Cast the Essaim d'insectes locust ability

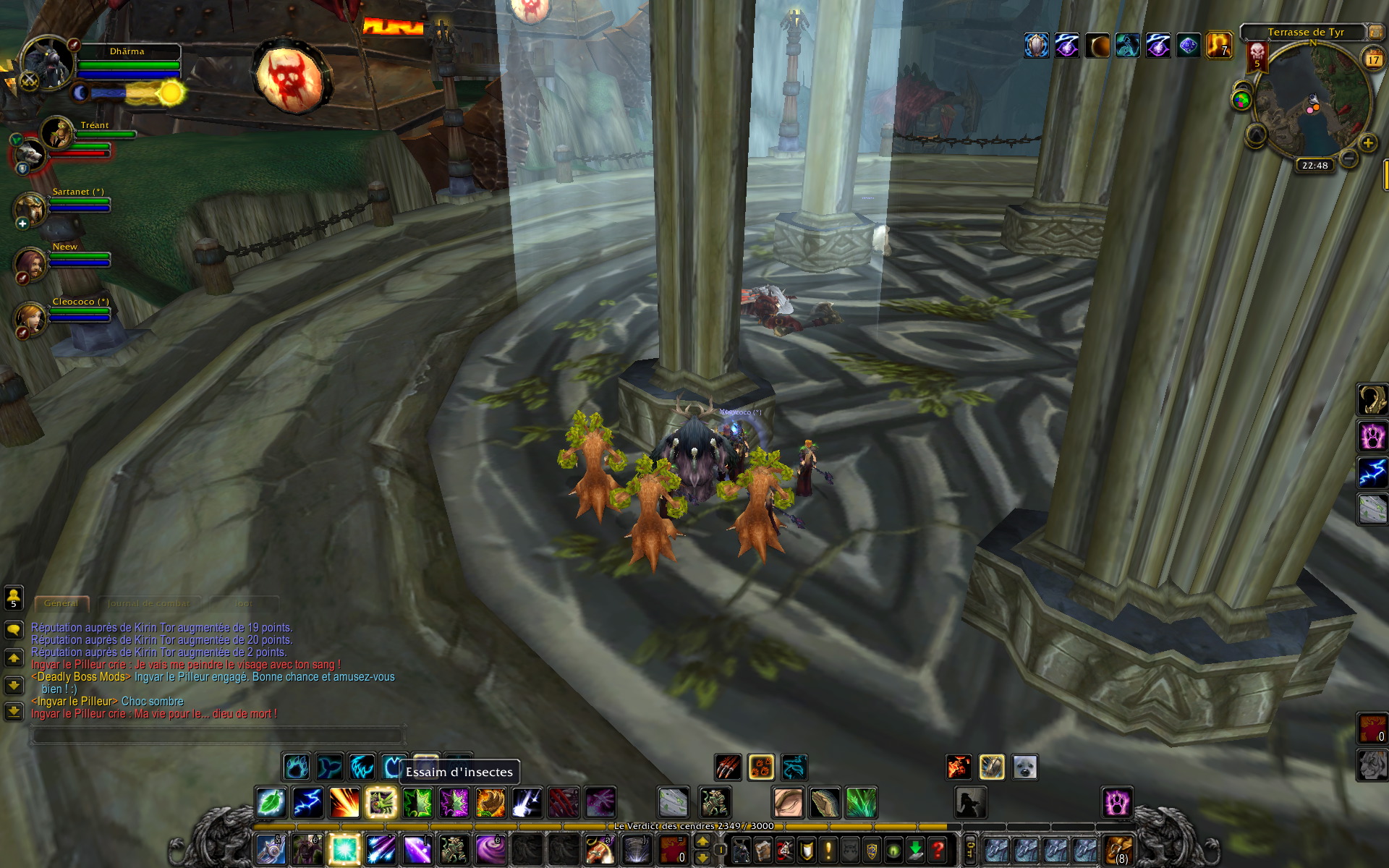point(381,803)
